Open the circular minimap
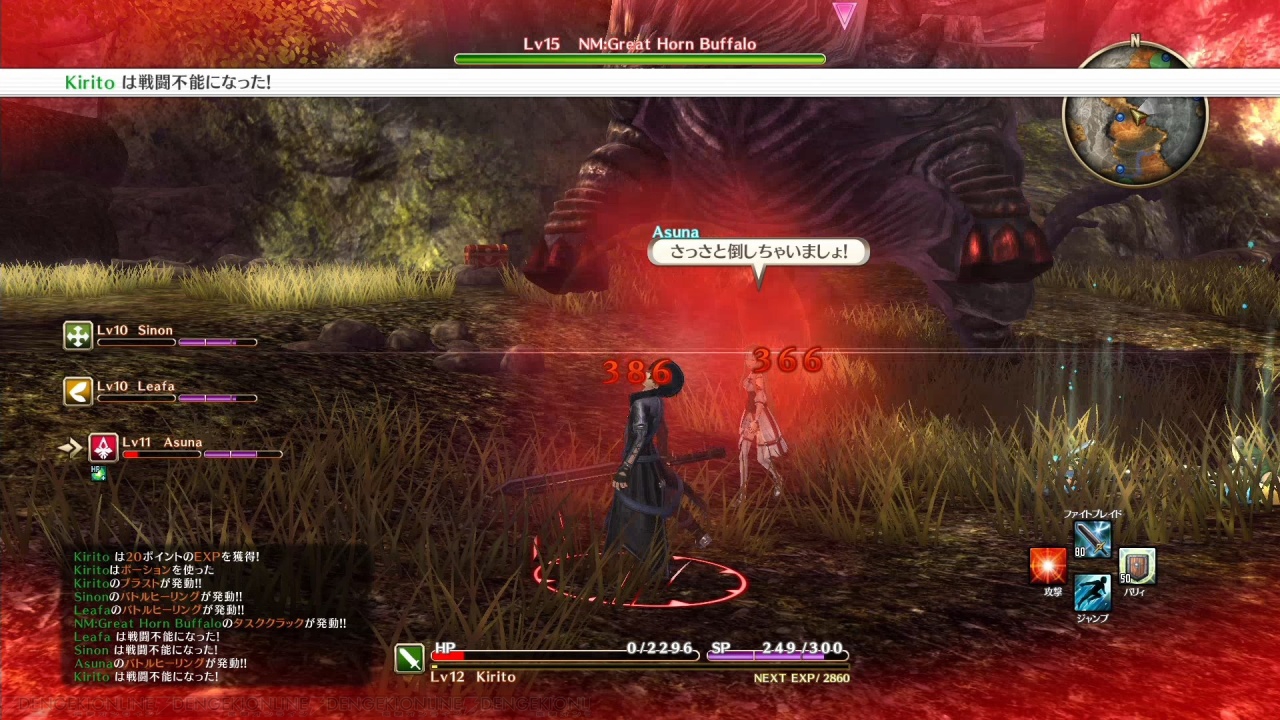This screenshot has width=1280, height=720. click(1135, 117)
